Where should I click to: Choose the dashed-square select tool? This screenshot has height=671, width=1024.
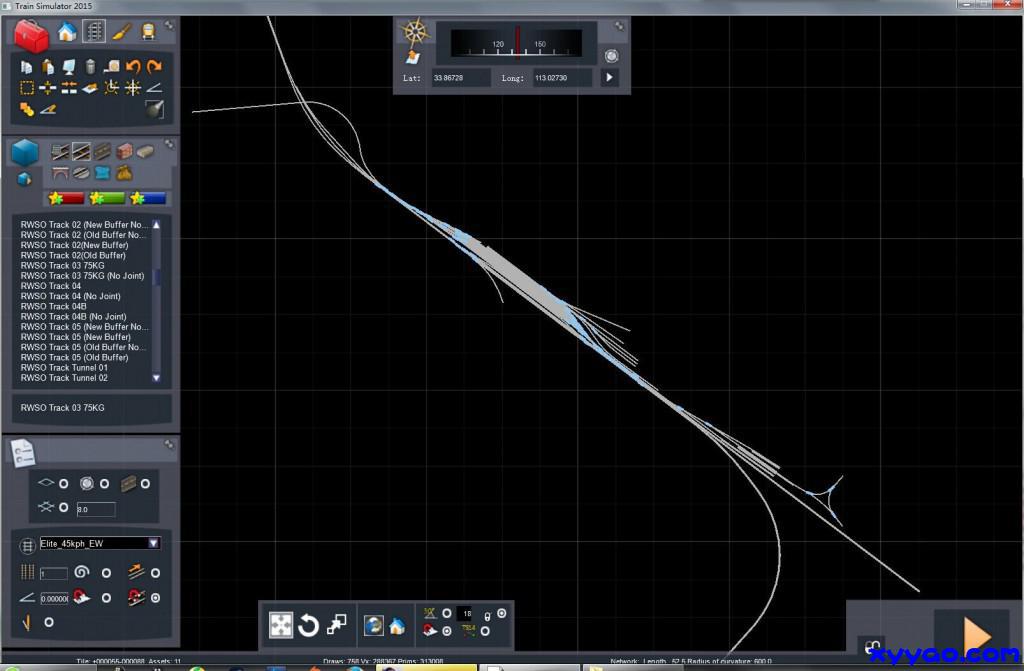[x=27, y=88]
